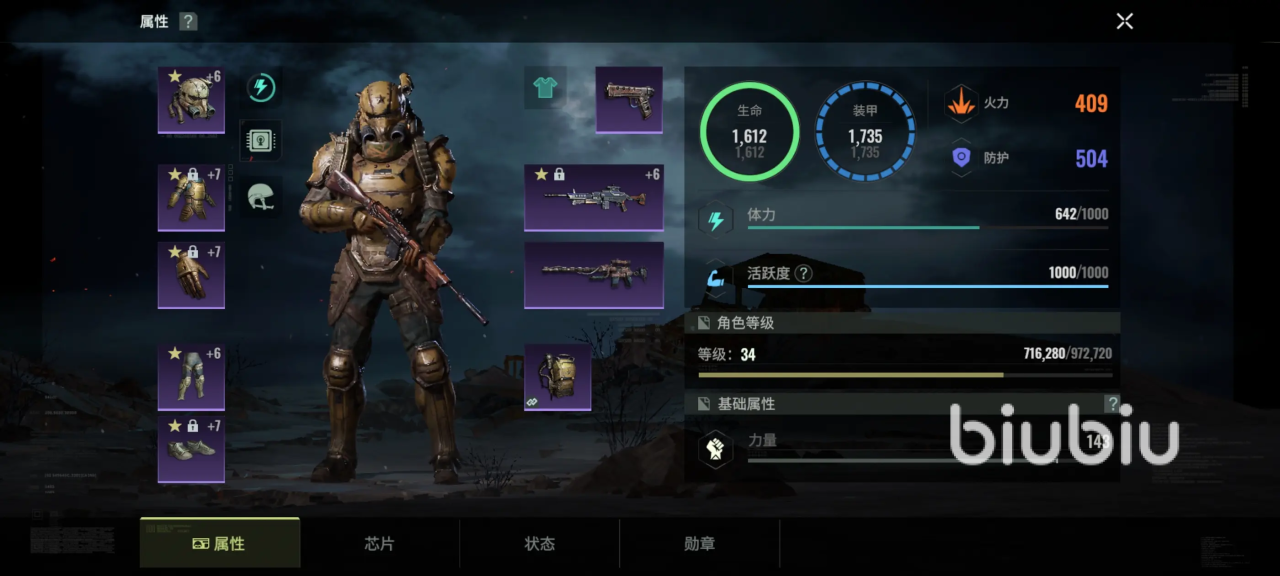Select the leg armor equipment slot
This screenshot has width=1280, height=576.
tap(191, 376)
